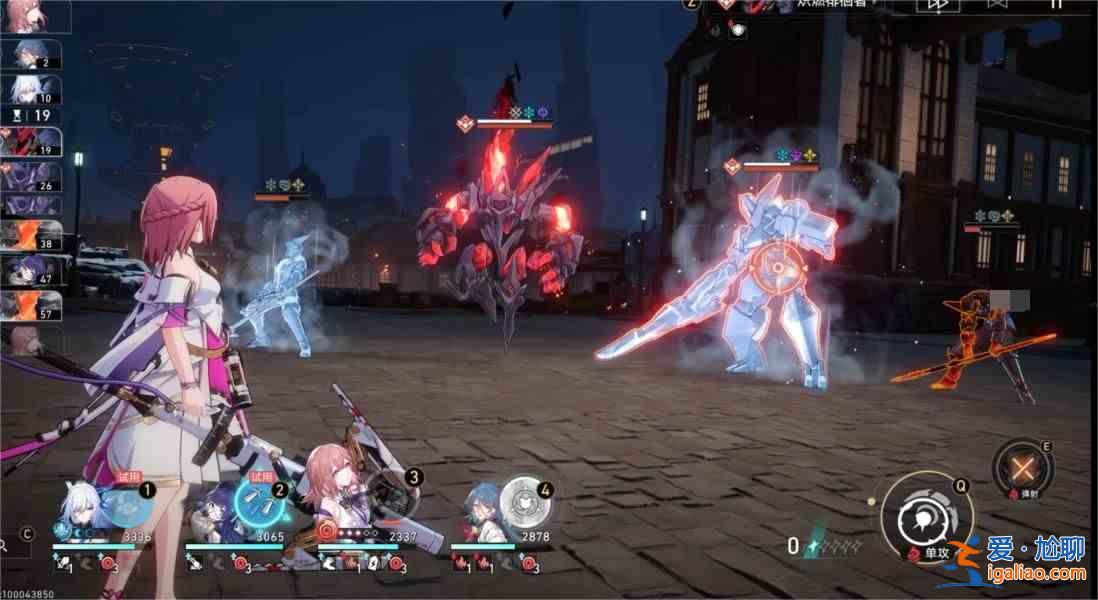The width and height of the screenshot is (1098, 600).
Task: Pause the battle
Action: [x=1055, y=4]
